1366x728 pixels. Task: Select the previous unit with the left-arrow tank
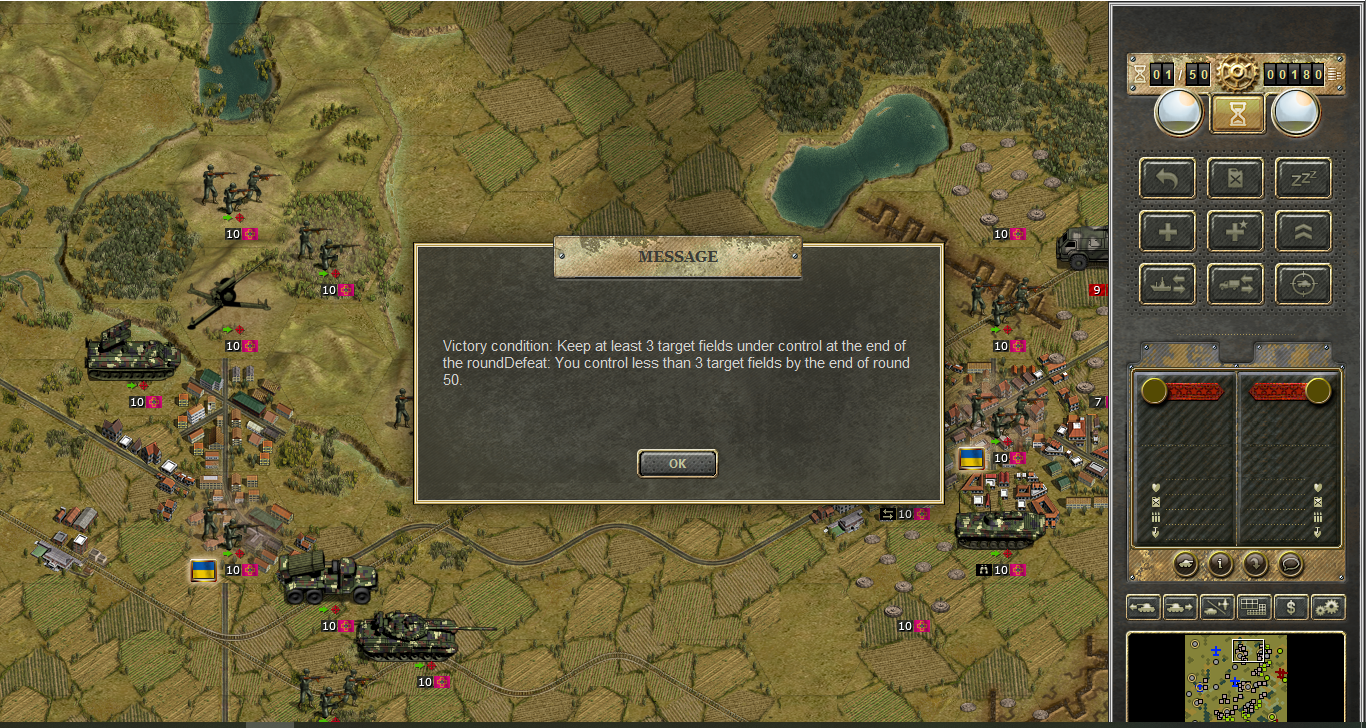pos(1143,606)
